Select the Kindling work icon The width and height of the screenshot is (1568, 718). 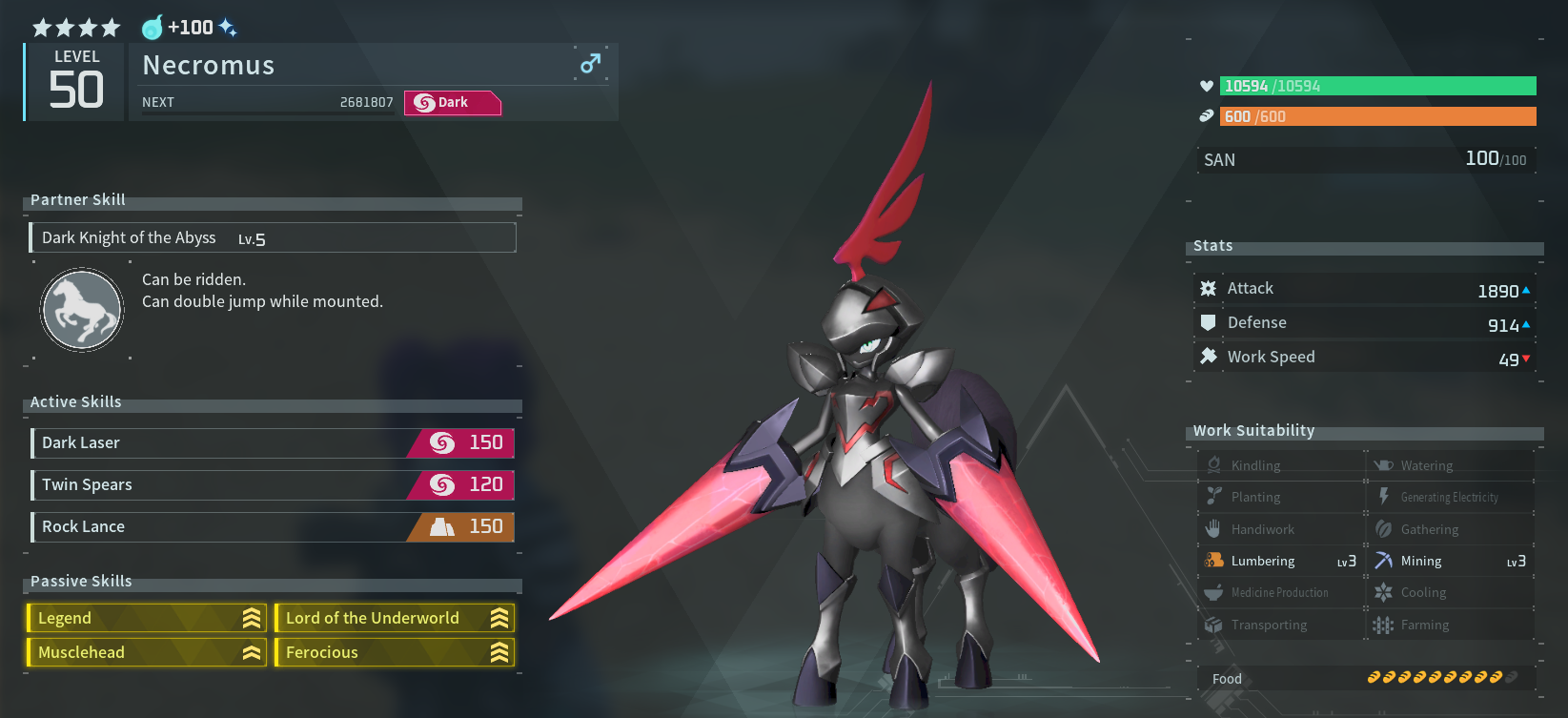[1214, 464]
